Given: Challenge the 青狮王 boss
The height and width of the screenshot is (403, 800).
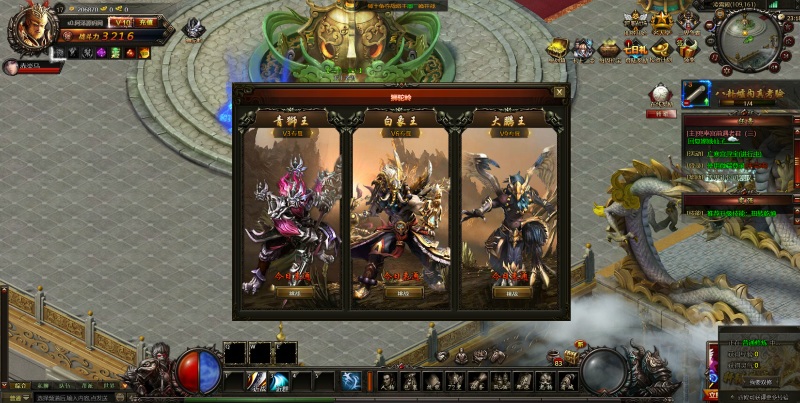Looking at the screenshot, I should coord(292,293).
